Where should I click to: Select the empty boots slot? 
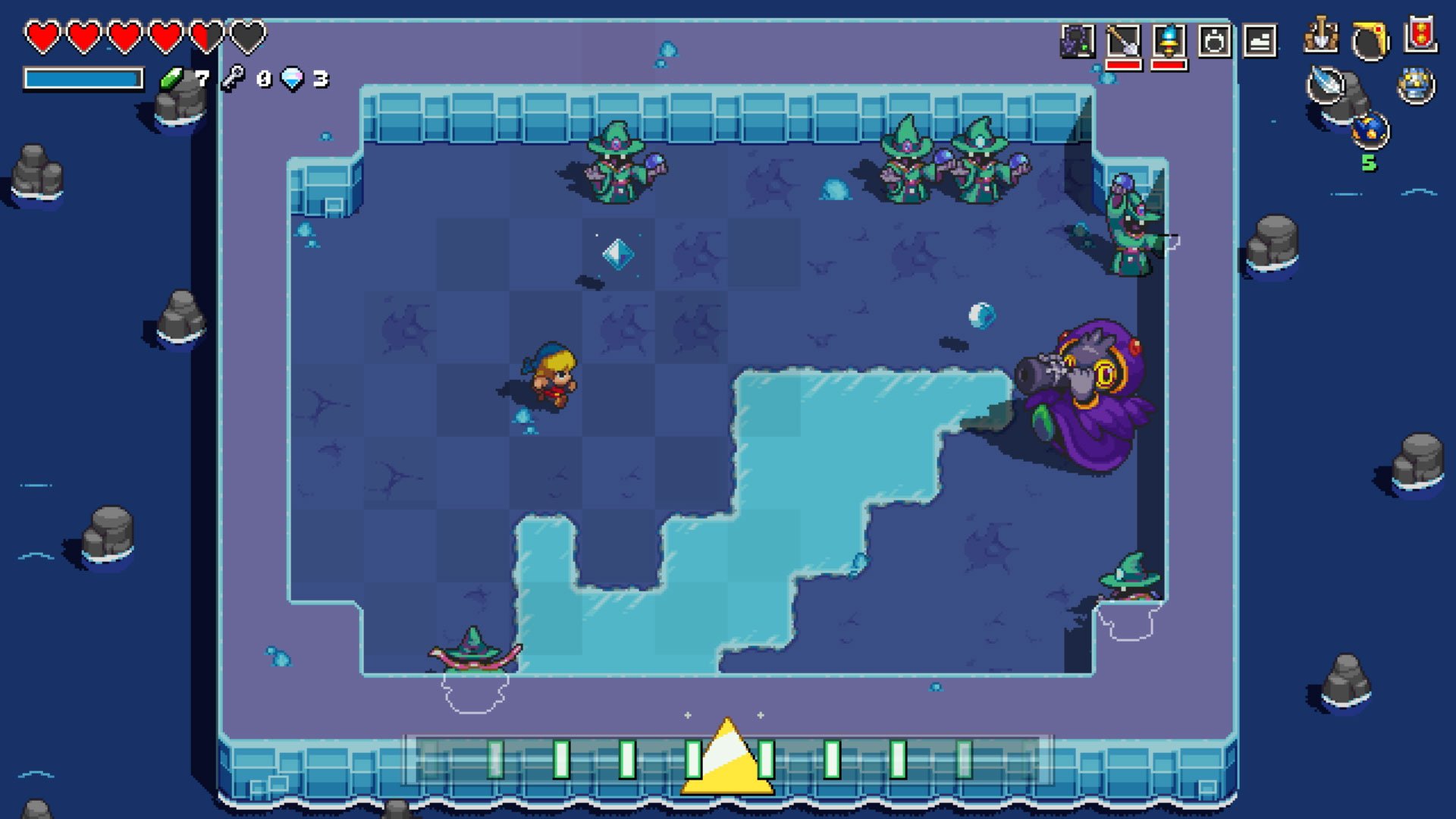point(1260,40)
